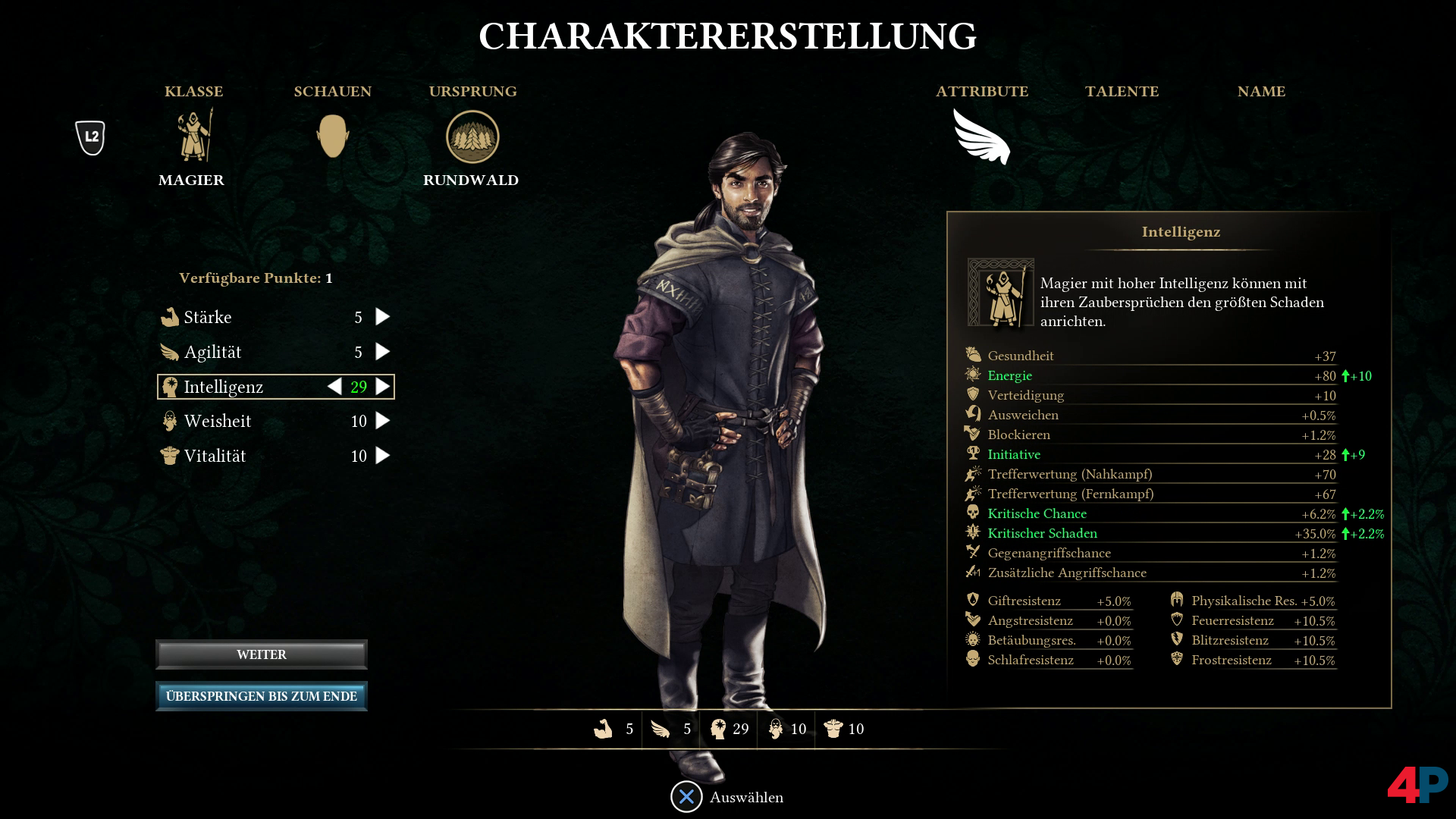This screenshot has height=819, width=1456.
Task: Select the Vitalität torso icon
Action: [170, 455]
